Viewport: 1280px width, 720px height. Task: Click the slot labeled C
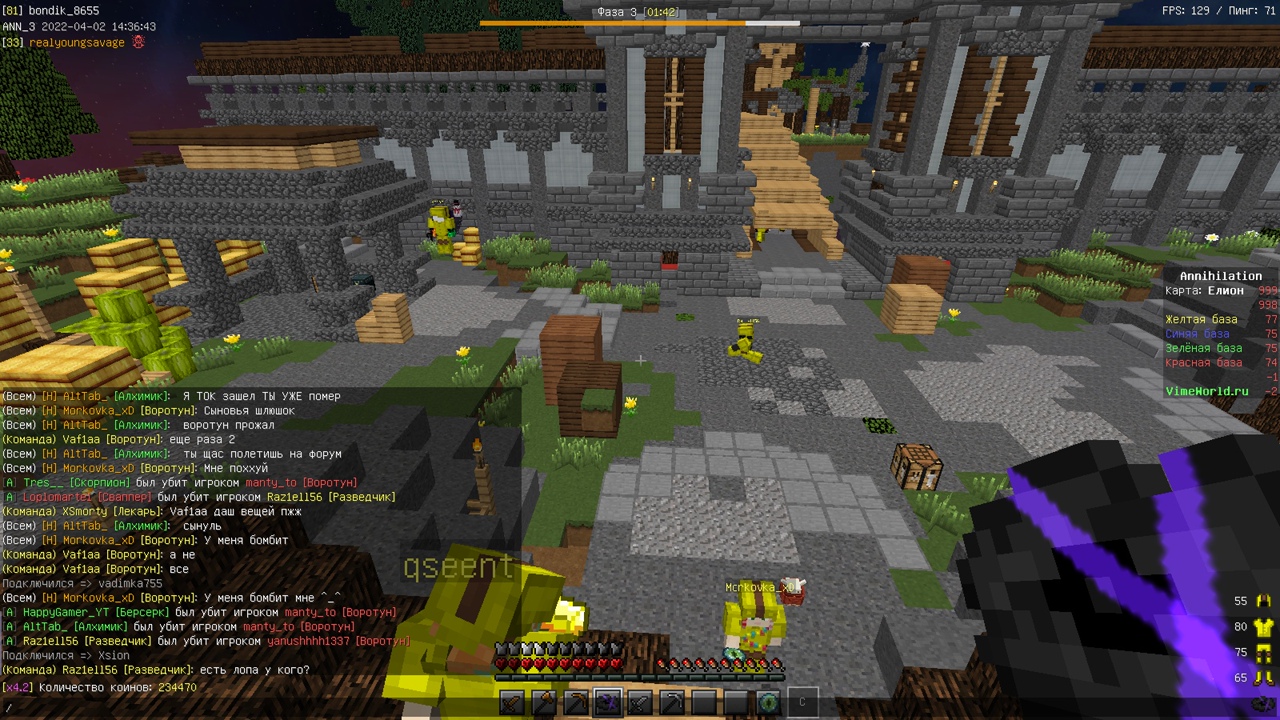(802, 702)
